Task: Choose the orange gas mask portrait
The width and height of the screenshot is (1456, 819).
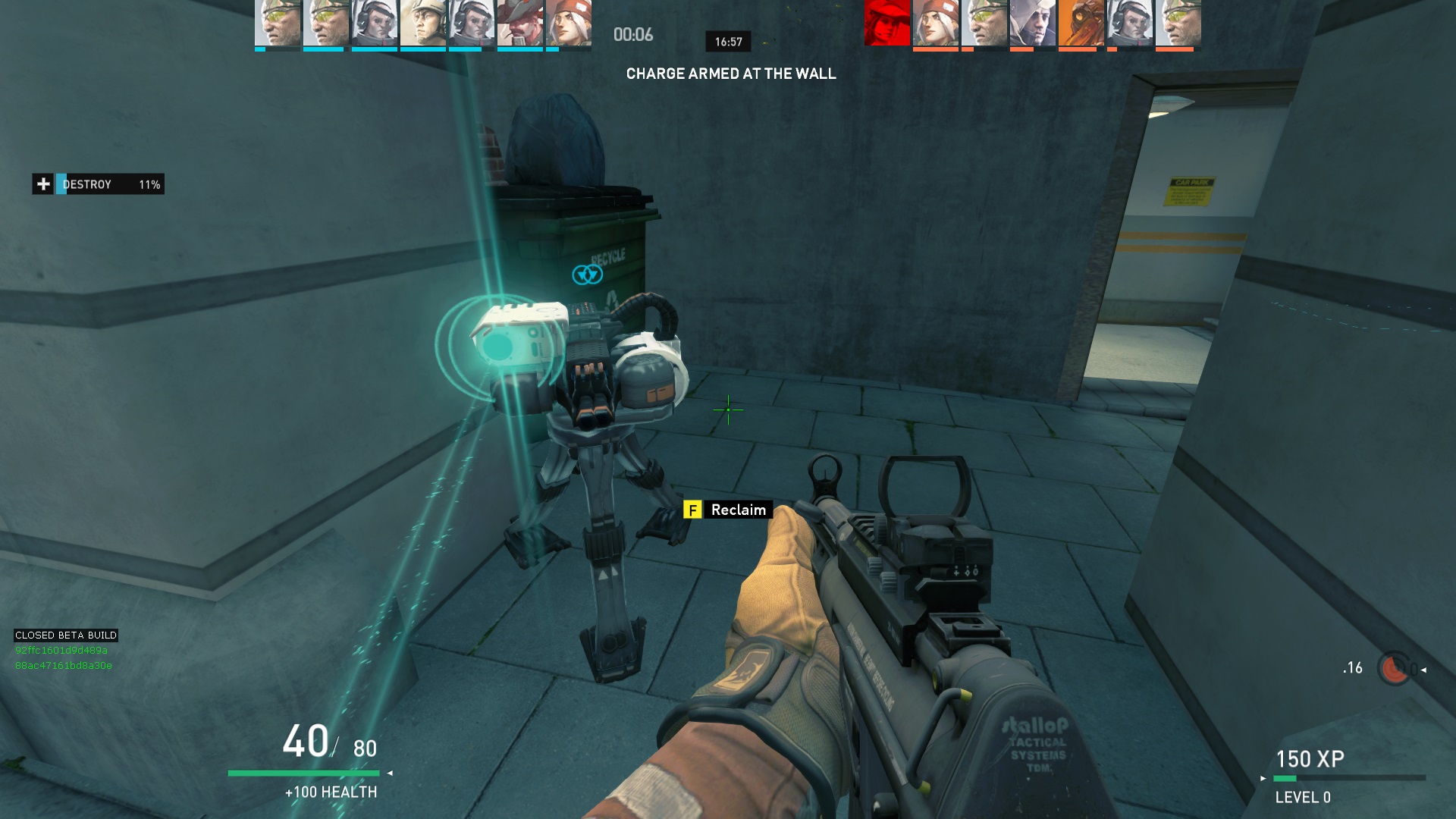Action: tap(1081, 23)
